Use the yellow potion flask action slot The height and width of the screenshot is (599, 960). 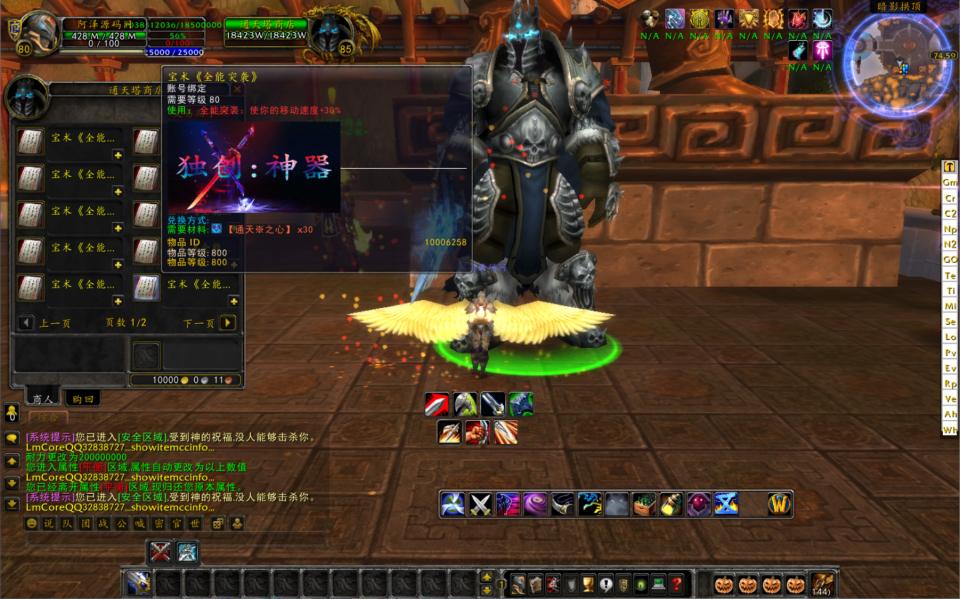click(671, 505)
